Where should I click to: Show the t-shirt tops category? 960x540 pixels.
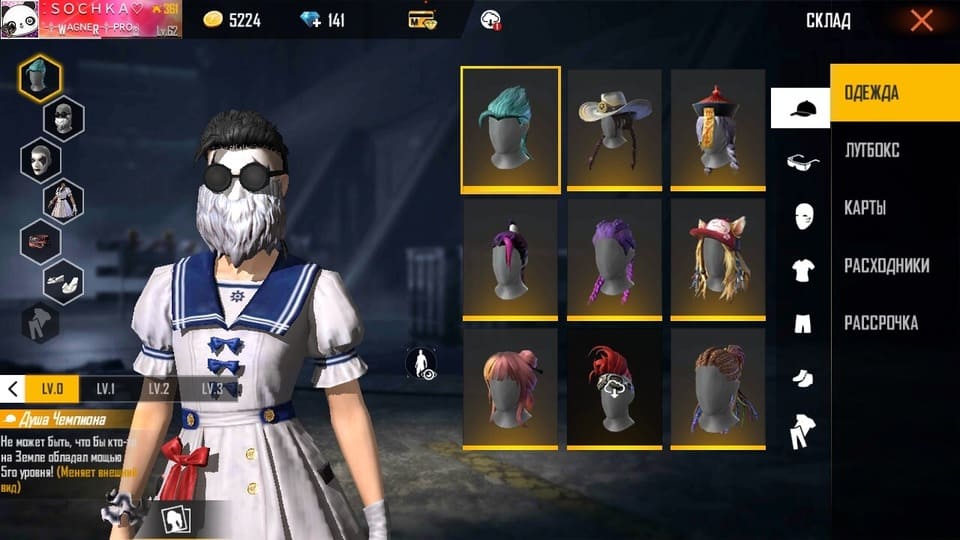coord(801,269)
